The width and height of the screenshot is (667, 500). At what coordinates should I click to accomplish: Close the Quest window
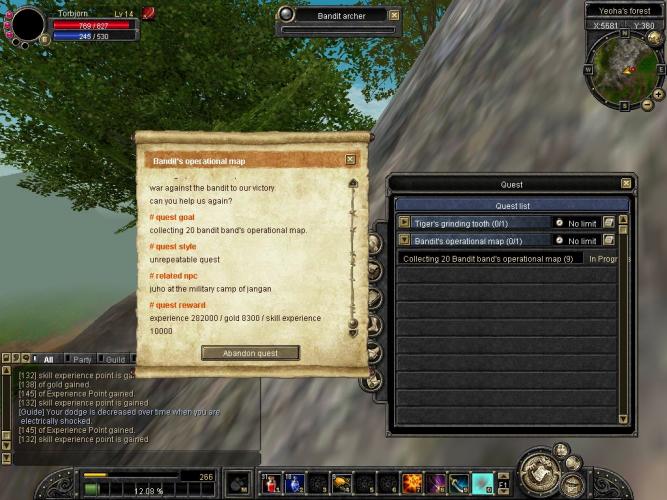pos(626,184)
